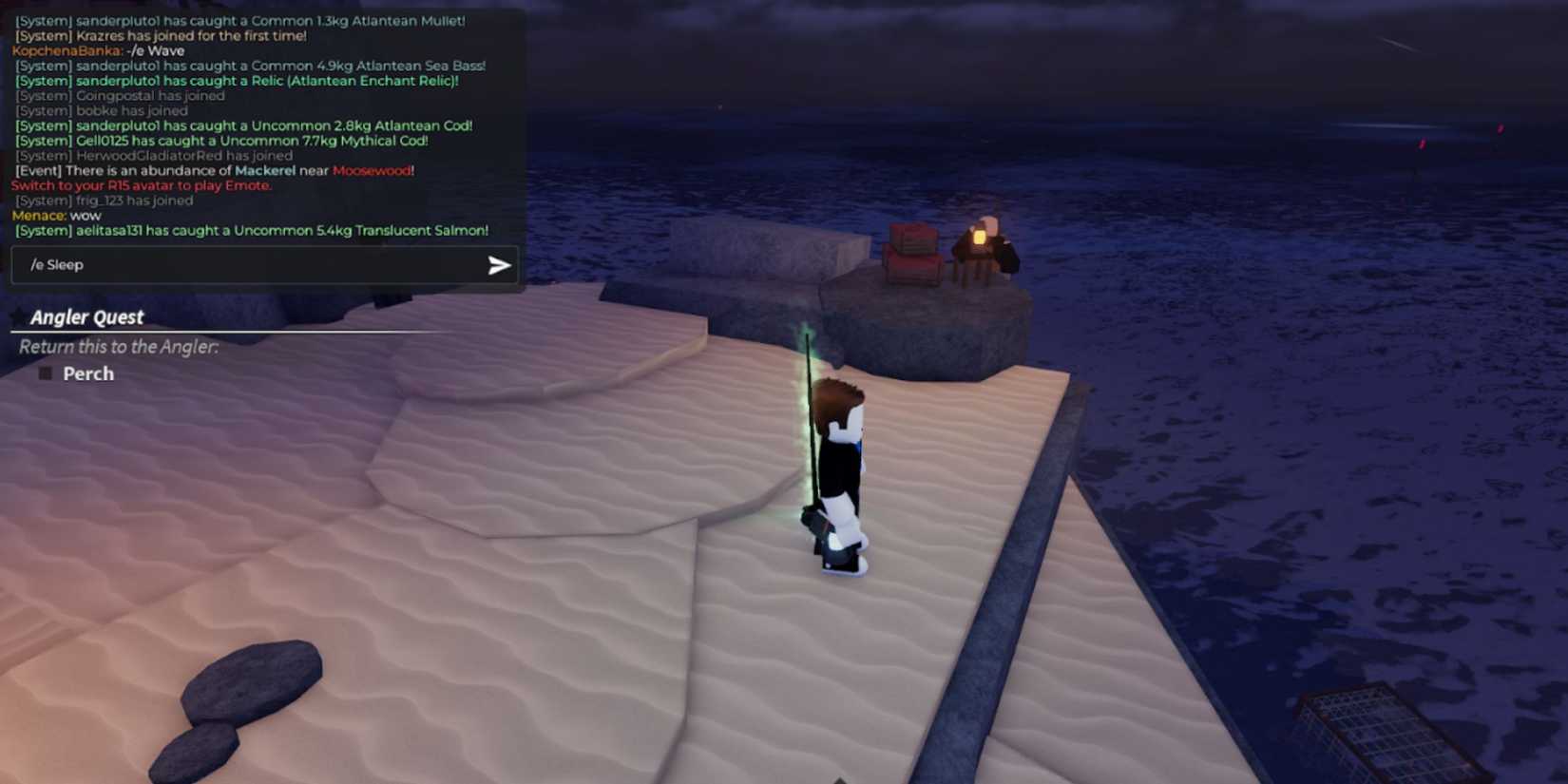
Task: Click the Moosewood location link
Action: click(373, 170)
